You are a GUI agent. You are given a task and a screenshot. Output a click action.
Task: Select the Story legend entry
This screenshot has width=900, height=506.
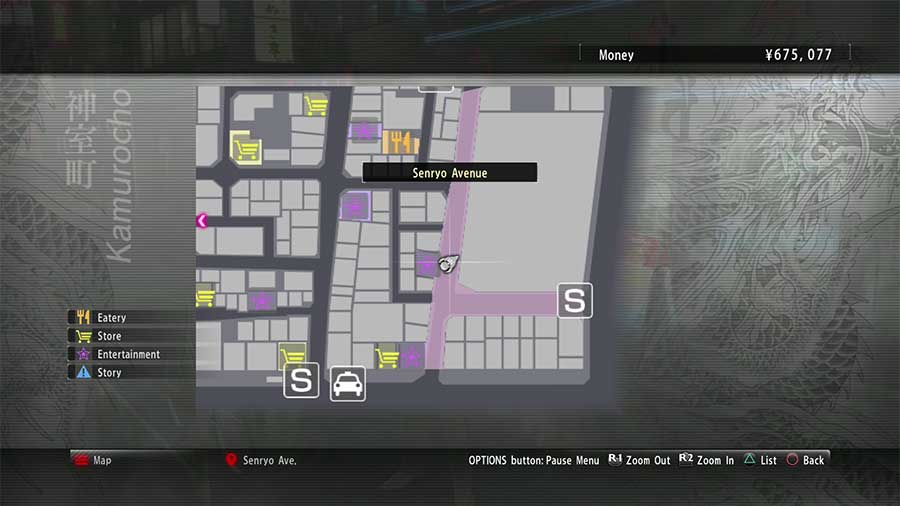[108, 372]
